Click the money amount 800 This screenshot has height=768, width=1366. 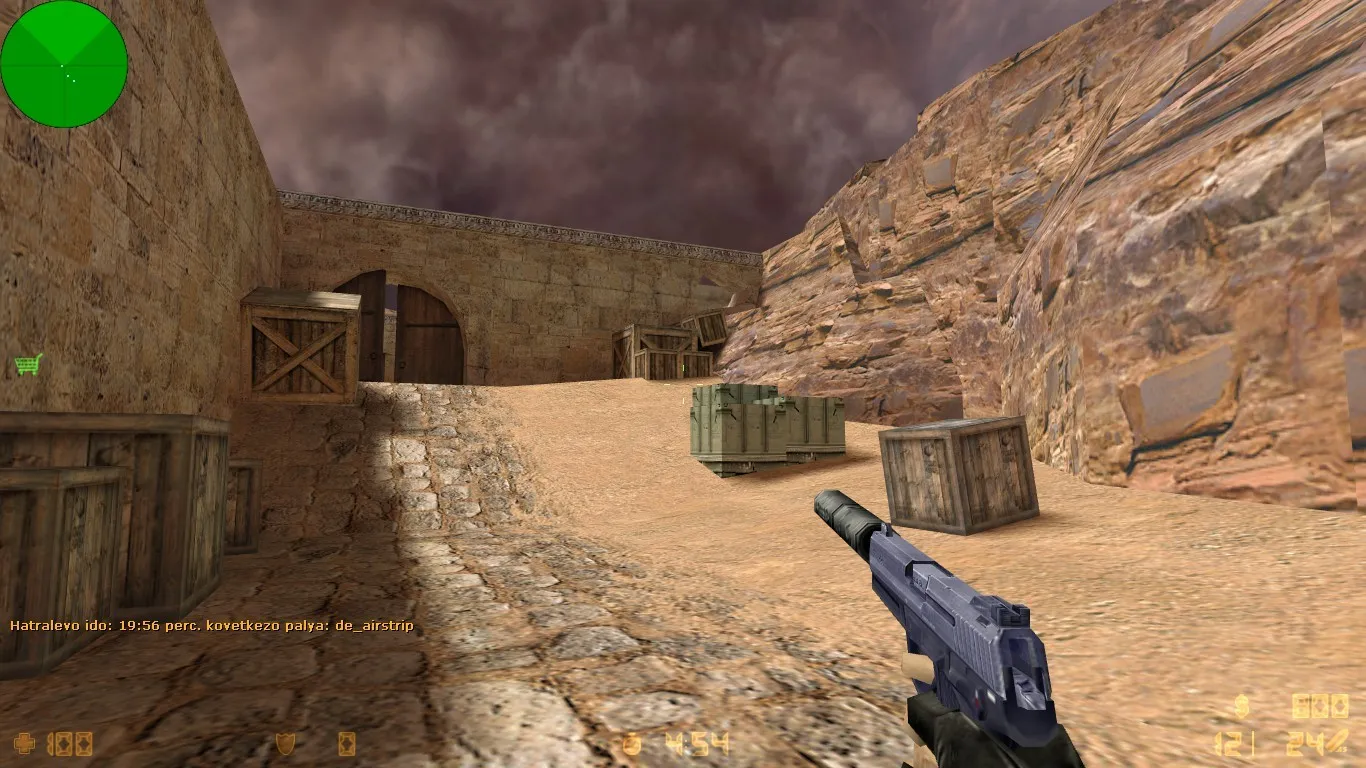1320,708
